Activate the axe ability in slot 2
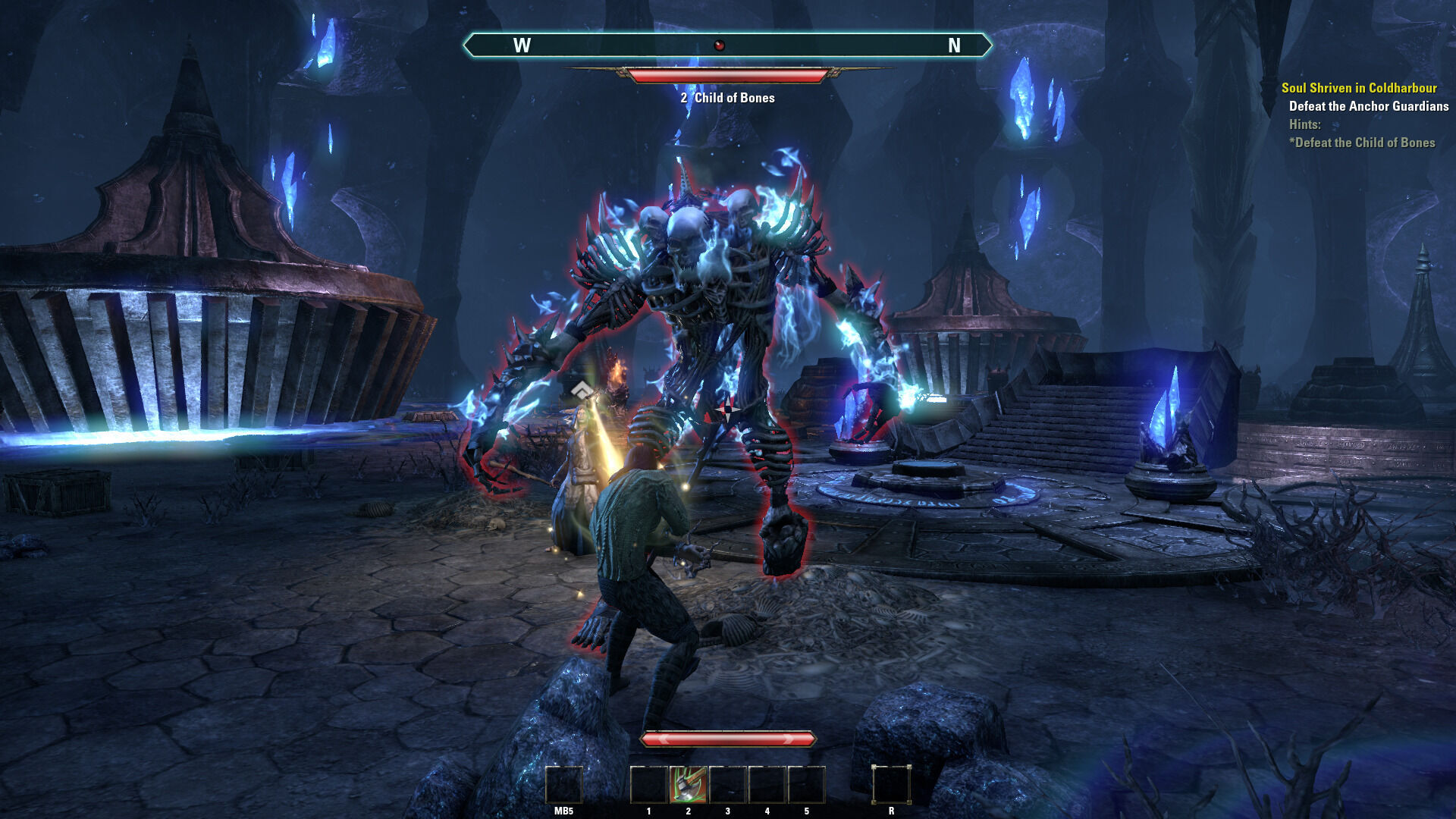 [x=688, y=784]
